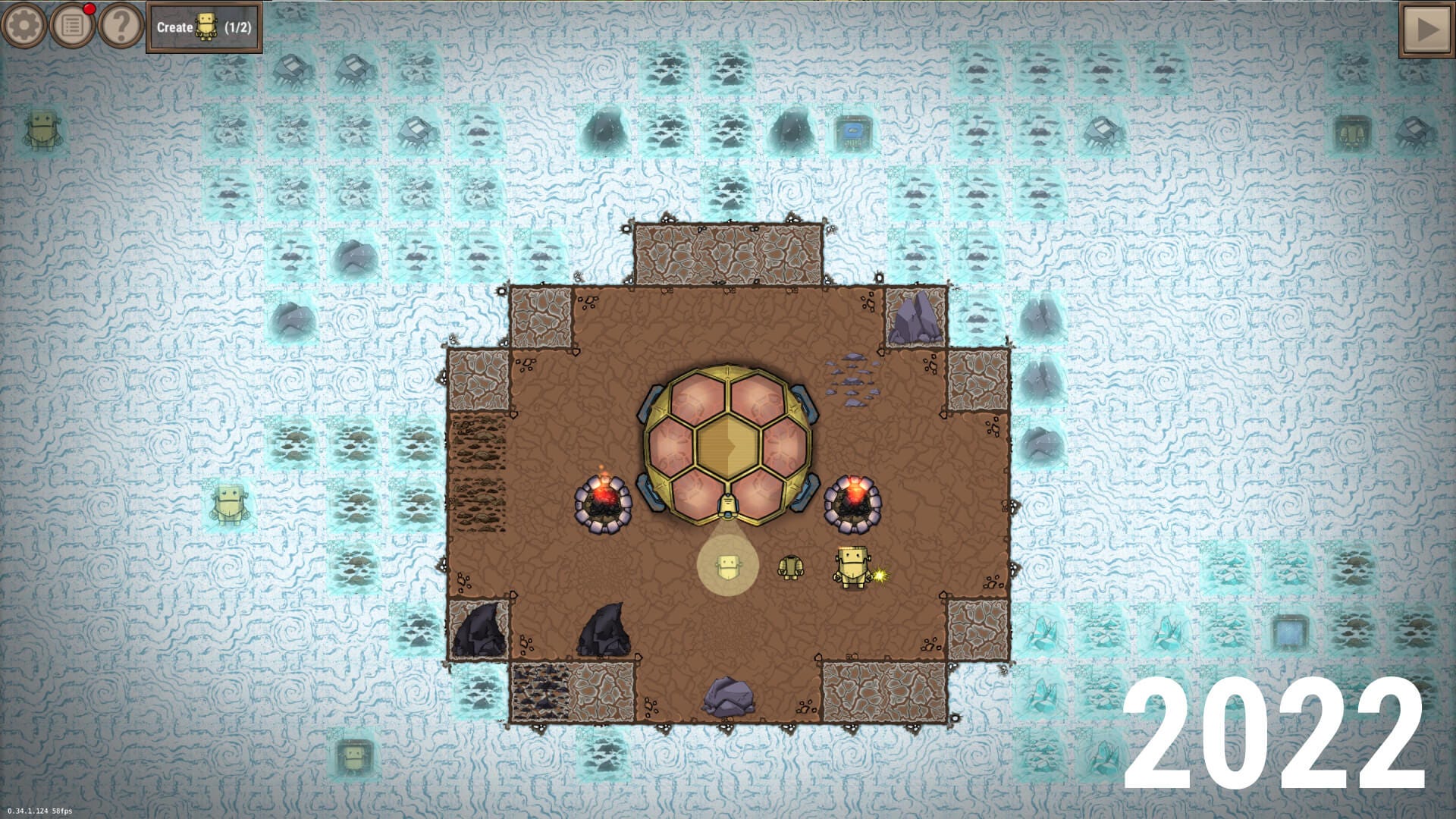Click the blue circuit tile above the camp
The image size is (1456, 819).
click(851, 129)
